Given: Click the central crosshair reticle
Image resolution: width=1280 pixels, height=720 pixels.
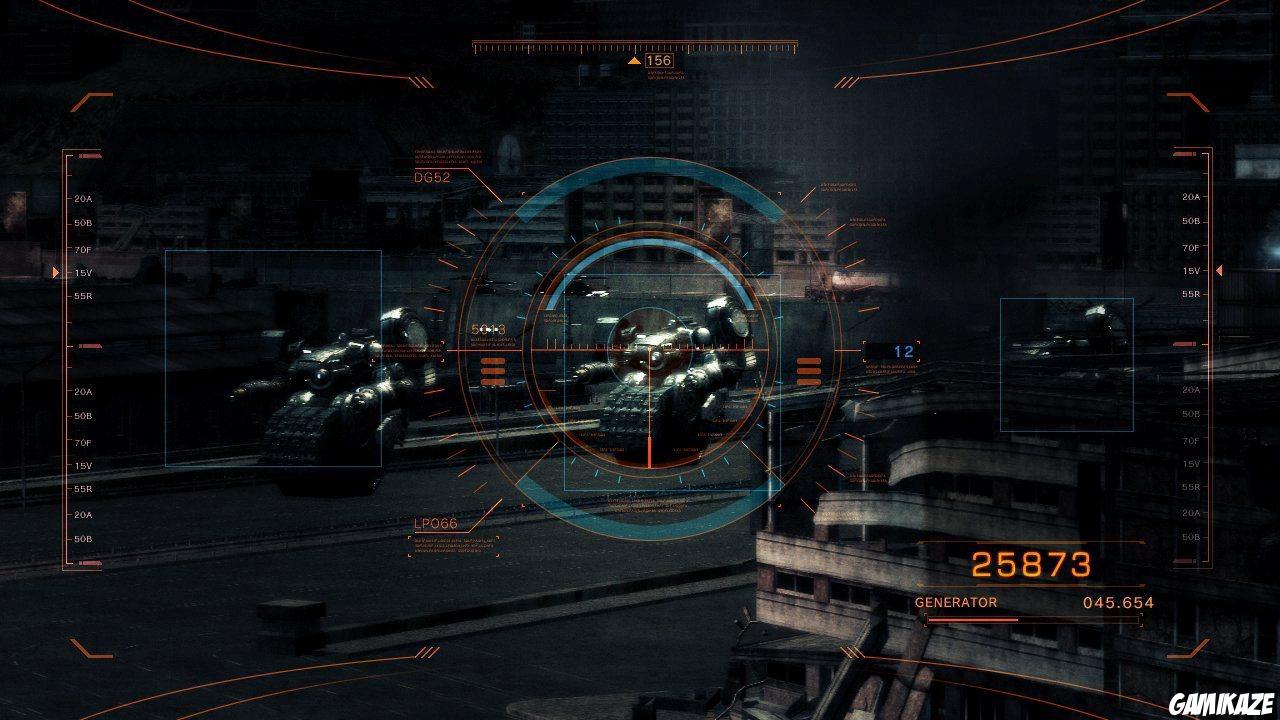Looking at the screenshot, I should [x=649, y=352].
